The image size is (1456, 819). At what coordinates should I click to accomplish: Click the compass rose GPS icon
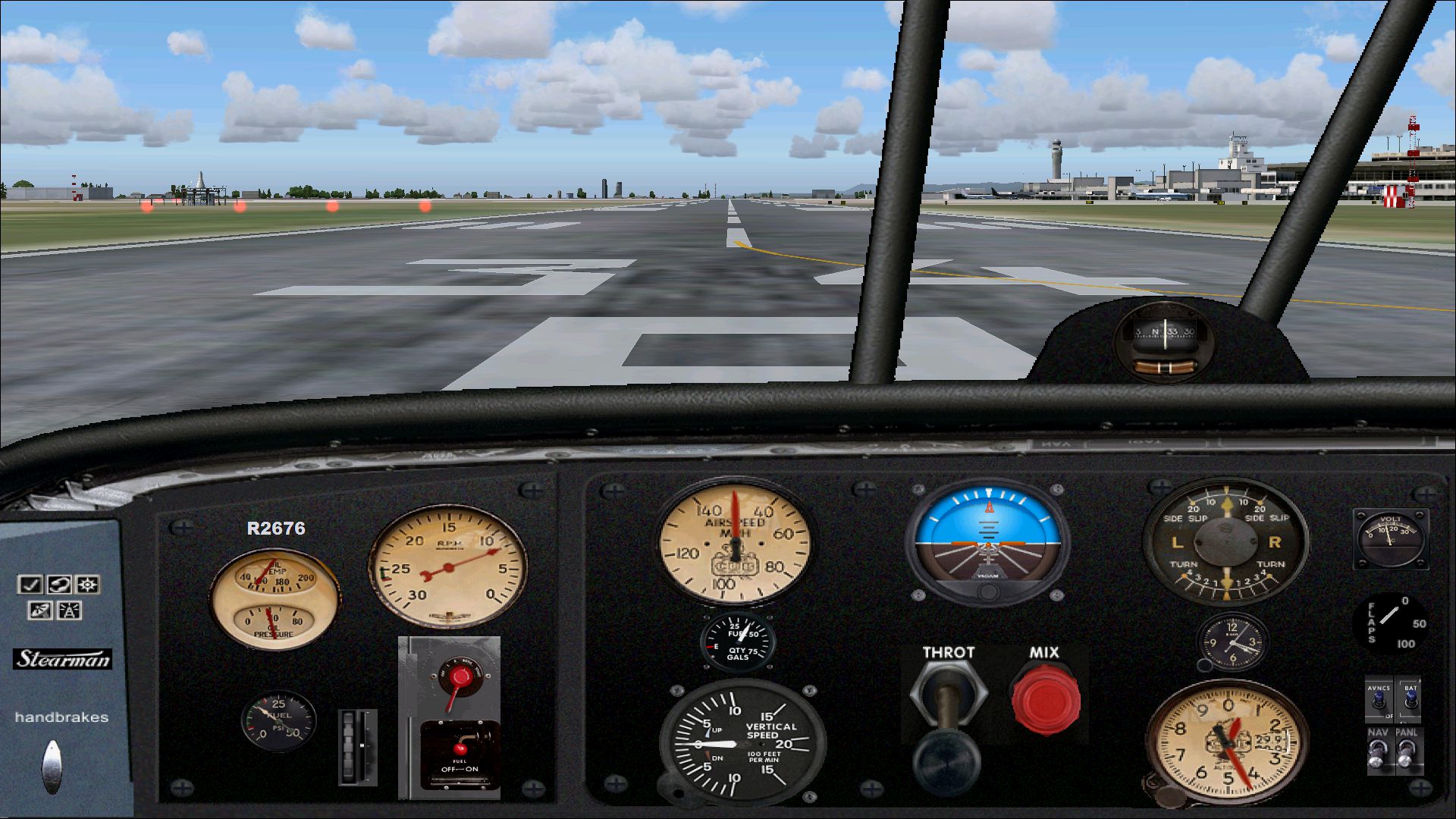[x=89, y=585]
